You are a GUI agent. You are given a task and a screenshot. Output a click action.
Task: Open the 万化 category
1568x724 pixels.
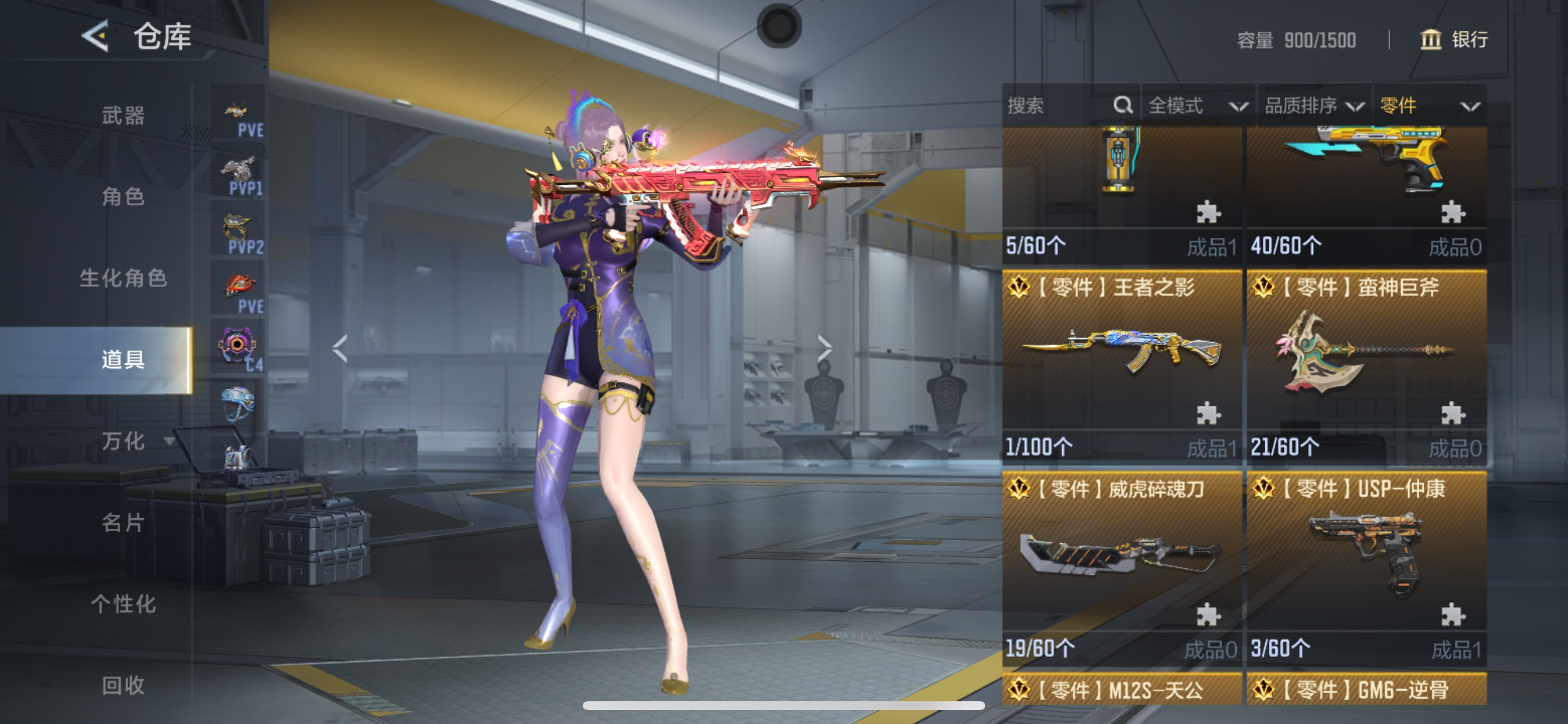pyautogui.click(x=123, y=441)
